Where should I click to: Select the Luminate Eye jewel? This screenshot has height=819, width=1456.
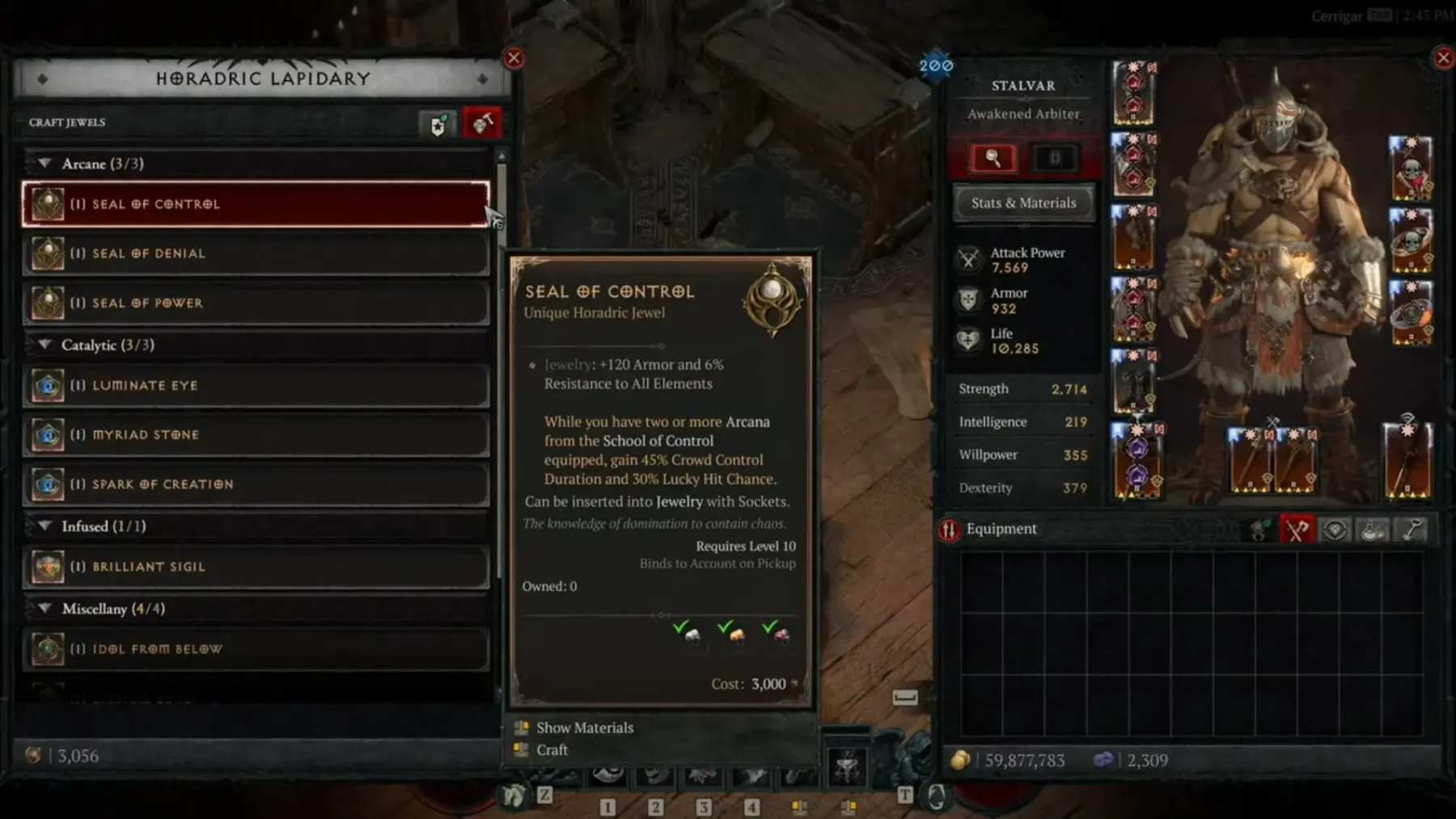[256, 386]
